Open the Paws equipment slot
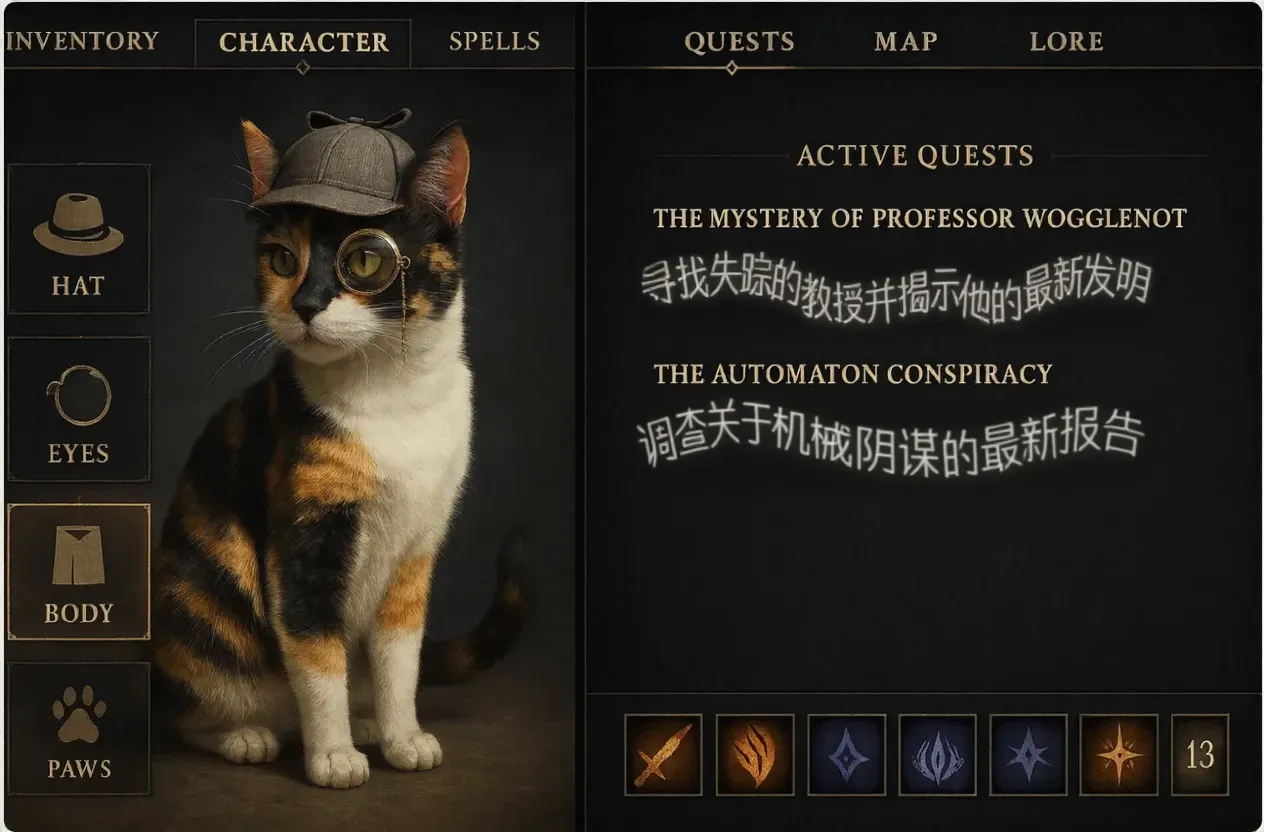This screenshot has height=832, width=1264. click(x=78, y=729)
